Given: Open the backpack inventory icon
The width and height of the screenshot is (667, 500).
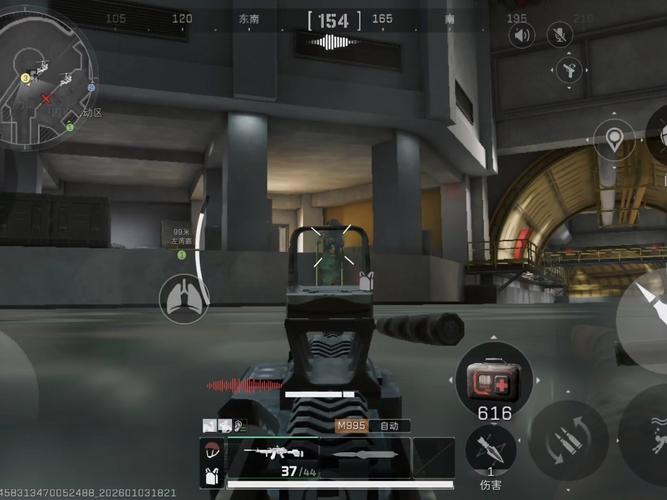Looking at the screenshot, I should point(210,474).
